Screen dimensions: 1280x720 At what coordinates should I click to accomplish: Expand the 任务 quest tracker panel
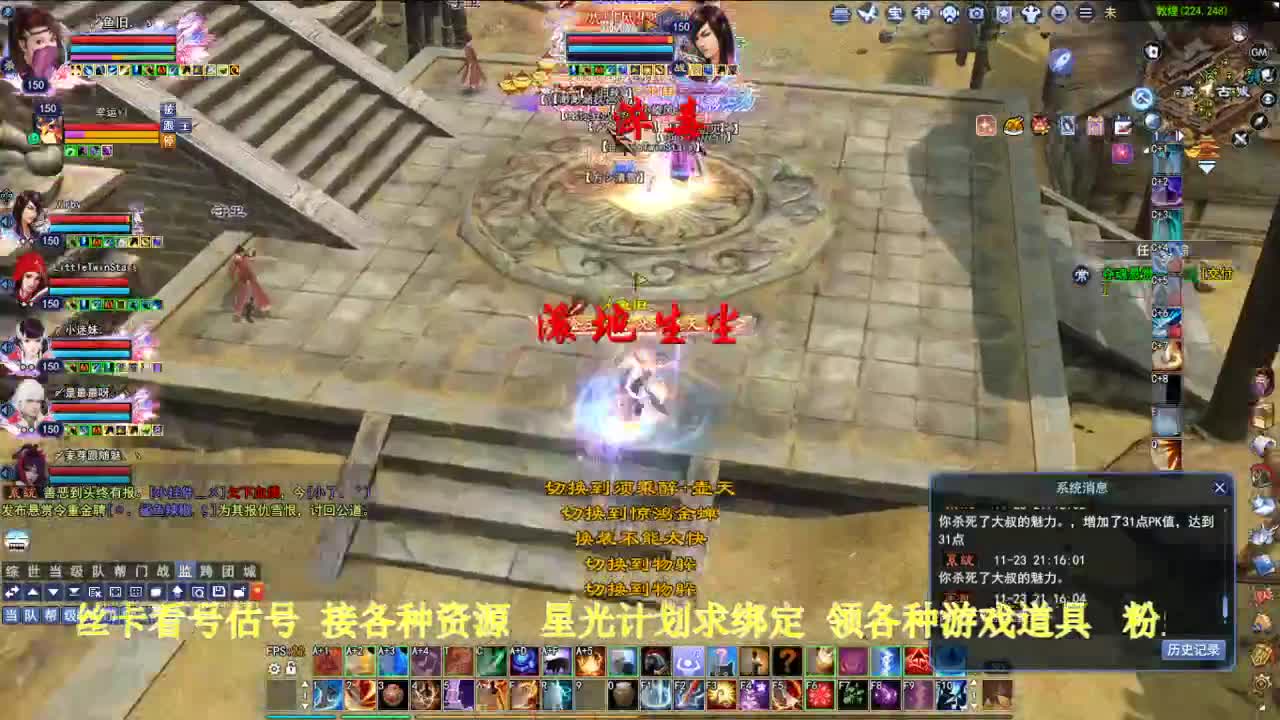[x=1145, y=247]
